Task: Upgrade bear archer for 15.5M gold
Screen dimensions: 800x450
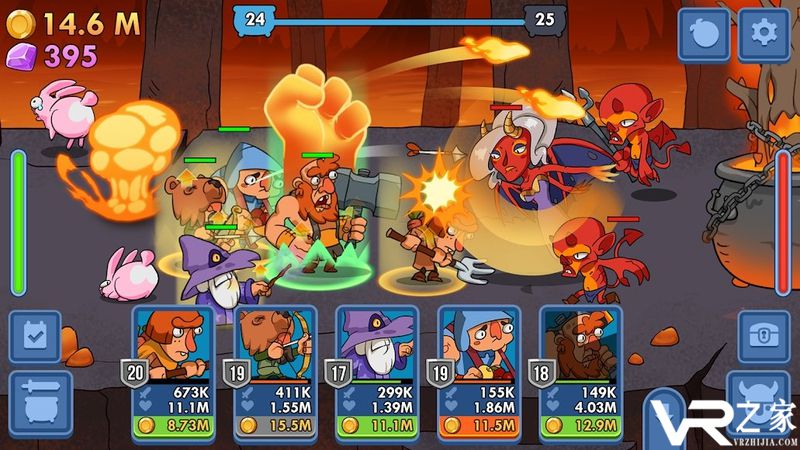Action: (274, 427)
